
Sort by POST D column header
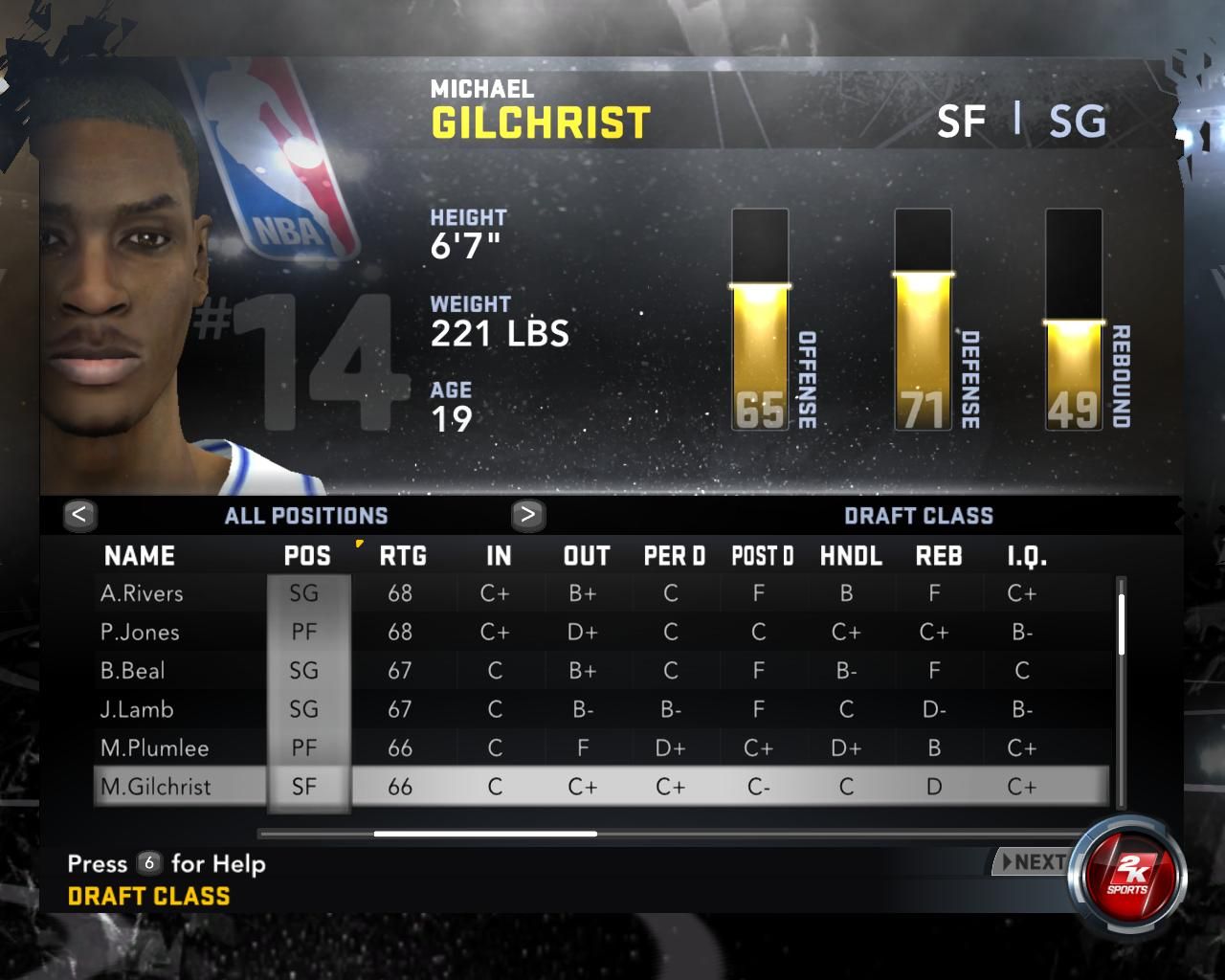coord(762,556)
